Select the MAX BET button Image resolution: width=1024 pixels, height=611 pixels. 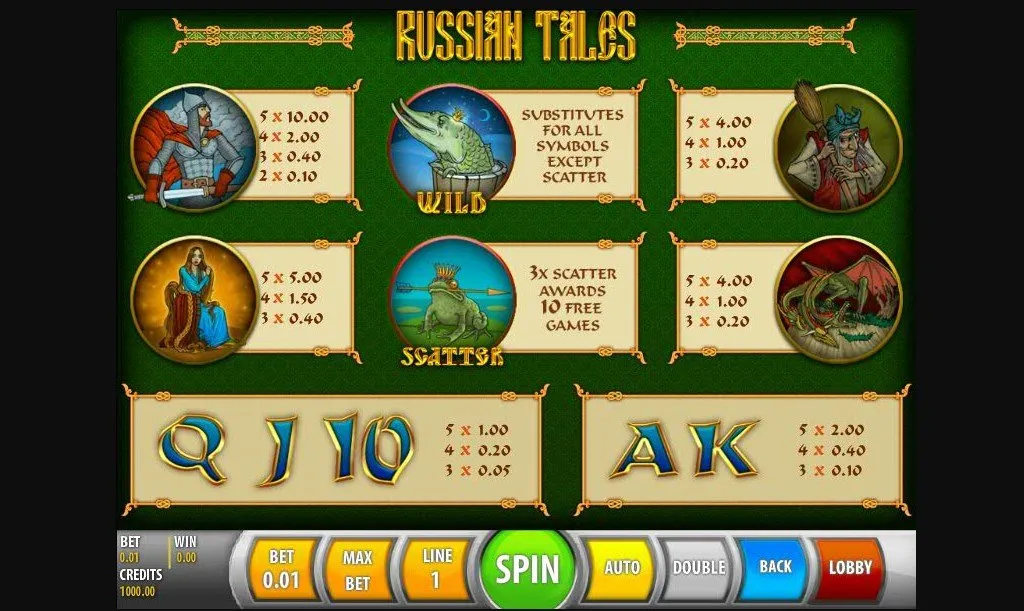(x=357, y=569)
